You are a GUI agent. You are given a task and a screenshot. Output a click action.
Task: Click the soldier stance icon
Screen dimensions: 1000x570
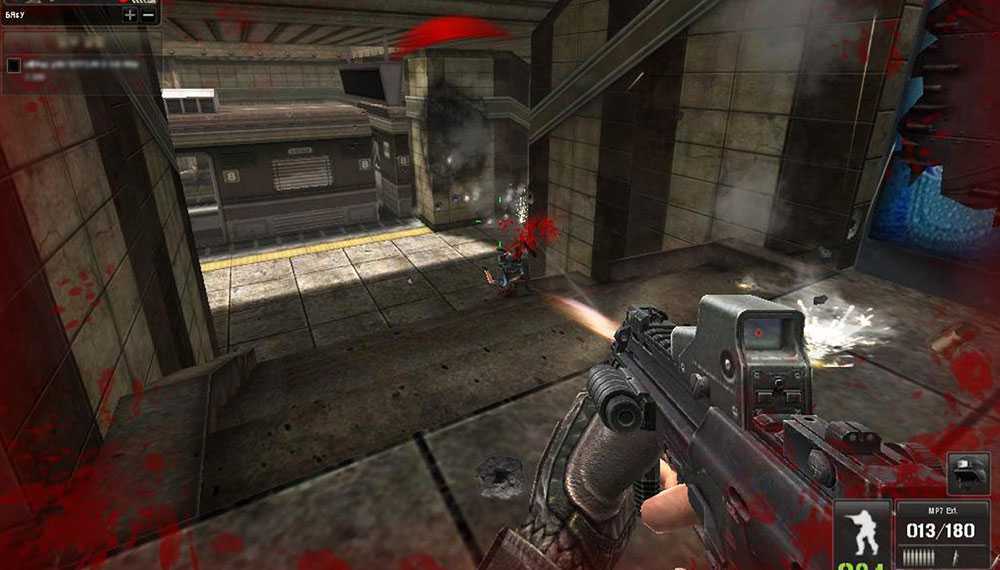[x=863, y=531]
